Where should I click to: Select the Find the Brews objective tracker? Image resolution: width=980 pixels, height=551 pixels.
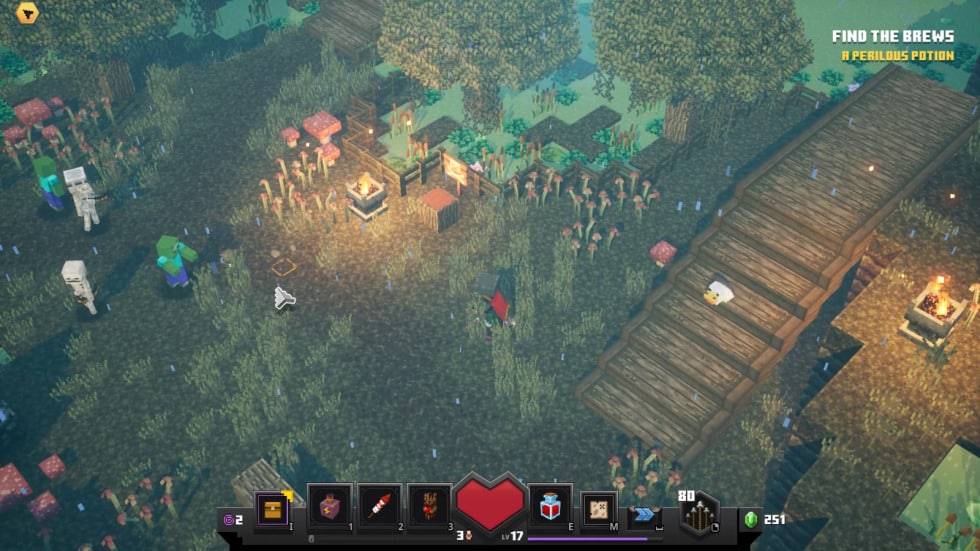(892, 37)
